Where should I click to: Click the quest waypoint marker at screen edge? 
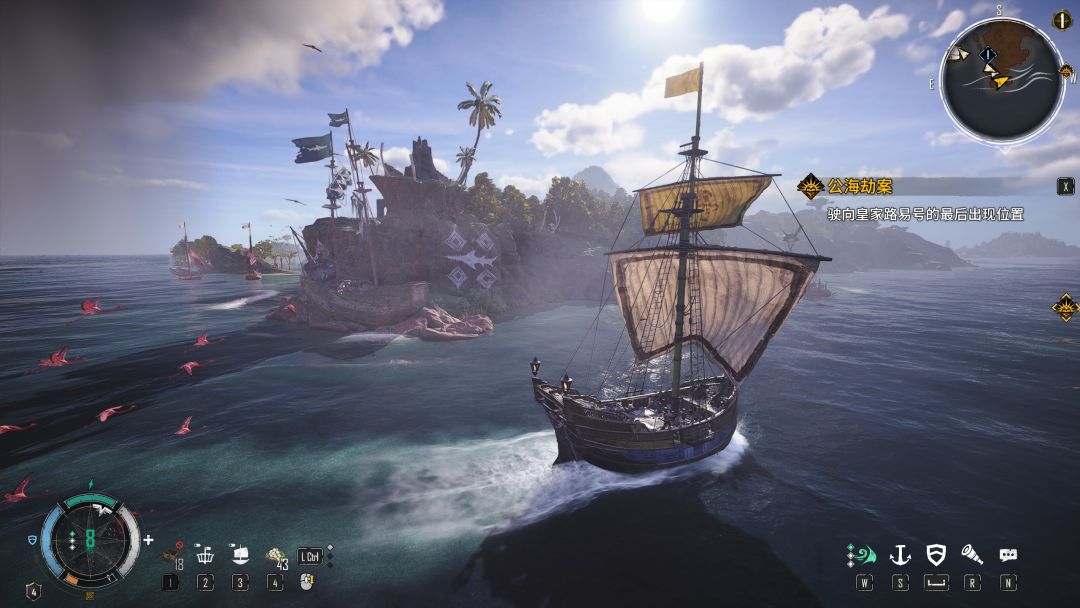click(1065, 307)
